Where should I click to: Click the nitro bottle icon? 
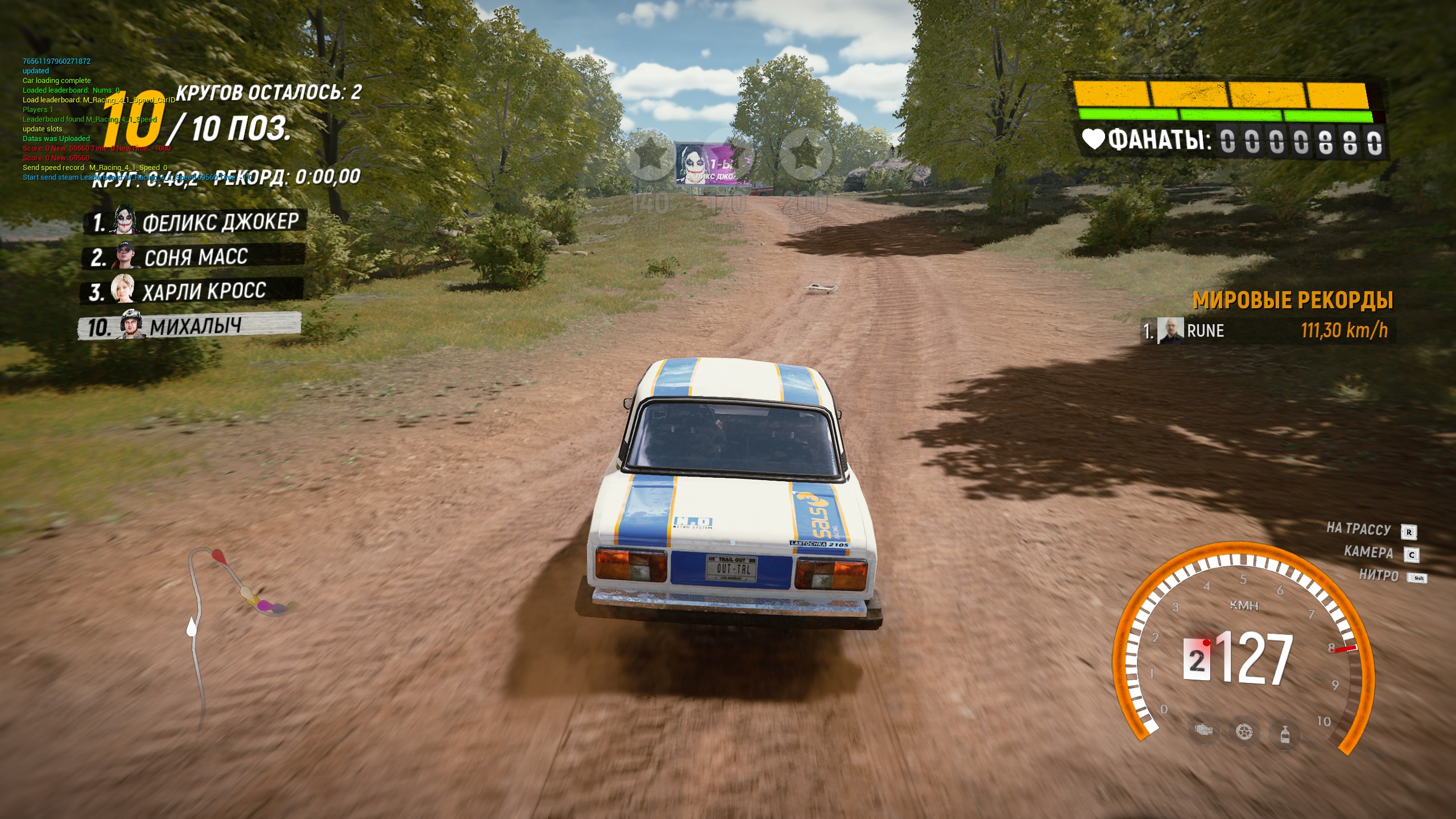1284,734
